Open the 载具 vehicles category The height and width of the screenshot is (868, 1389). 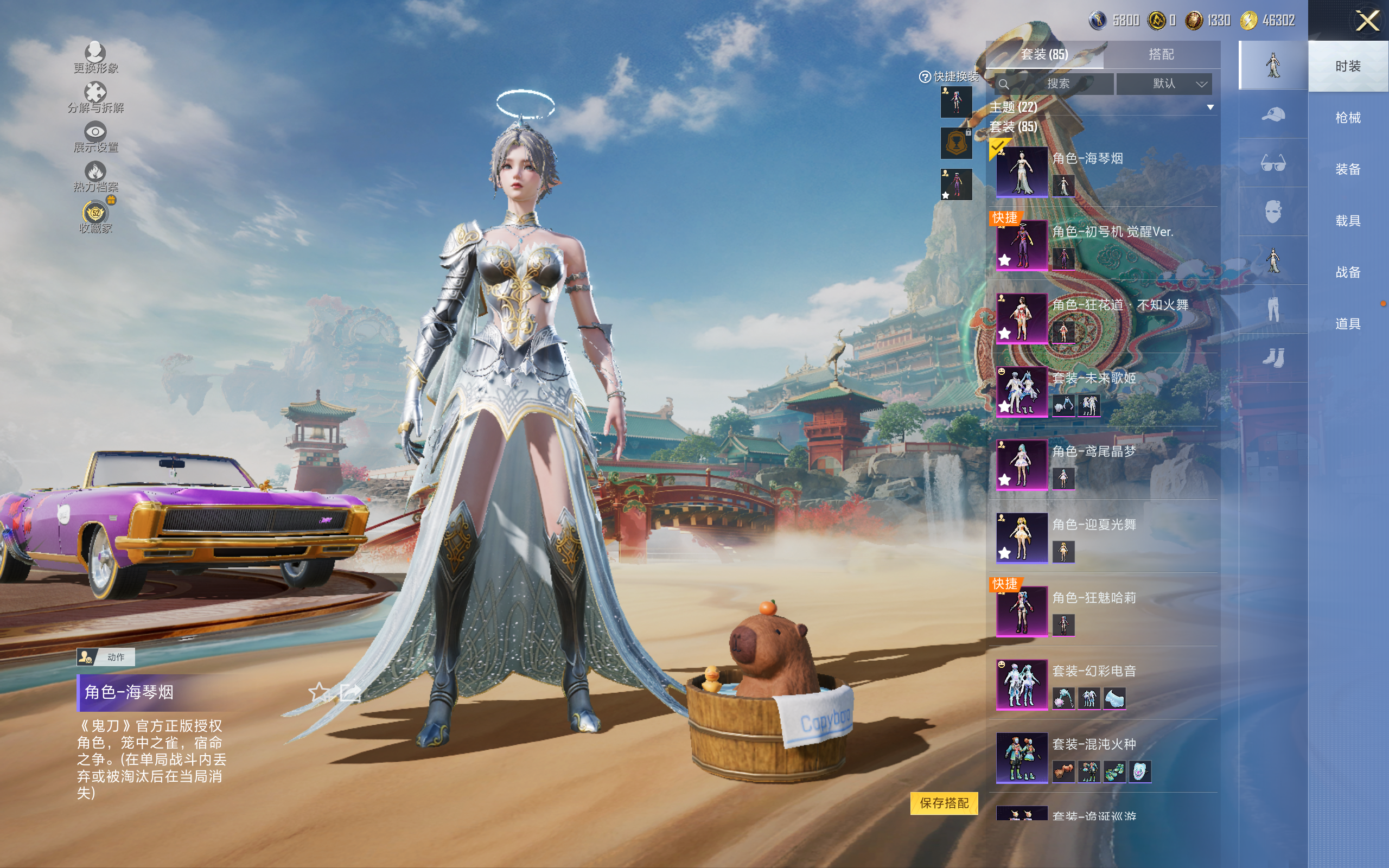[1348, 220]
